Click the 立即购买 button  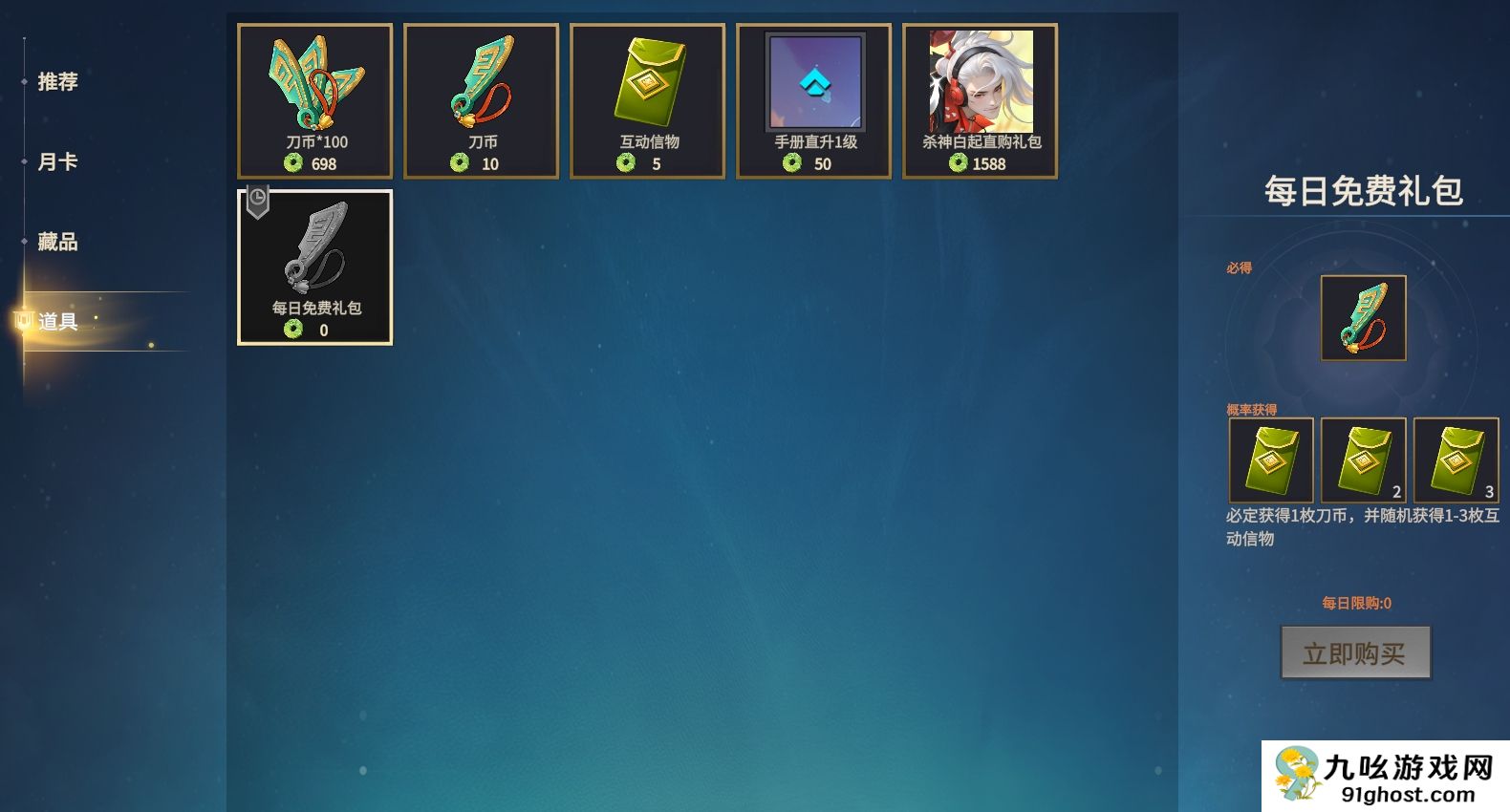[x=1355, y=652]
